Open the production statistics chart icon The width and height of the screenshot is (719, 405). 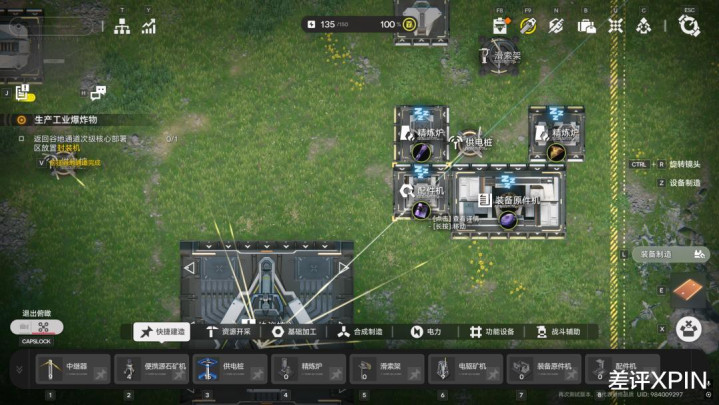pyautogui.click(x=149, y=27)
